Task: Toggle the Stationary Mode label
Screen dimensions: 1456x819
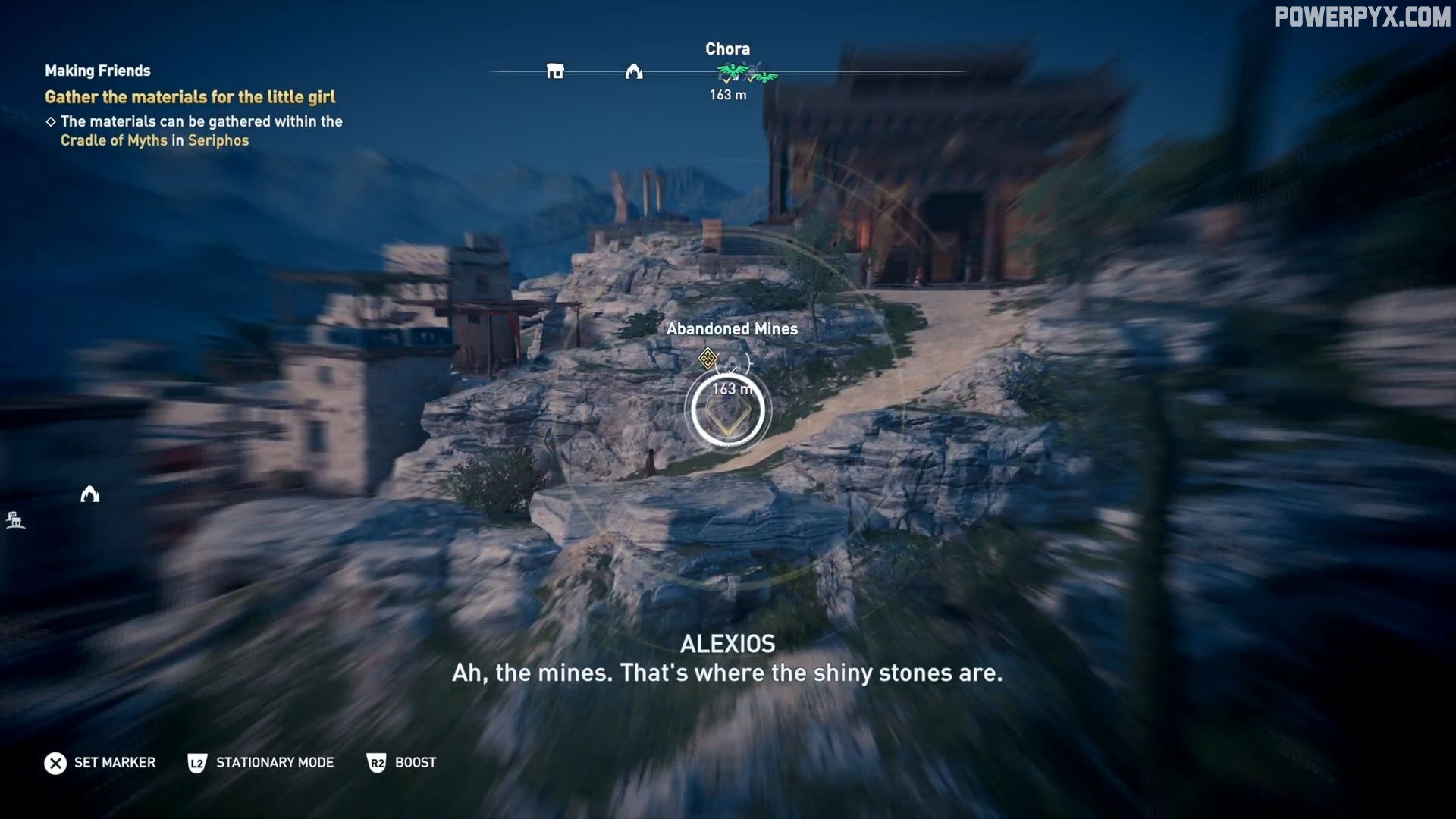Action: coord(275,762)
